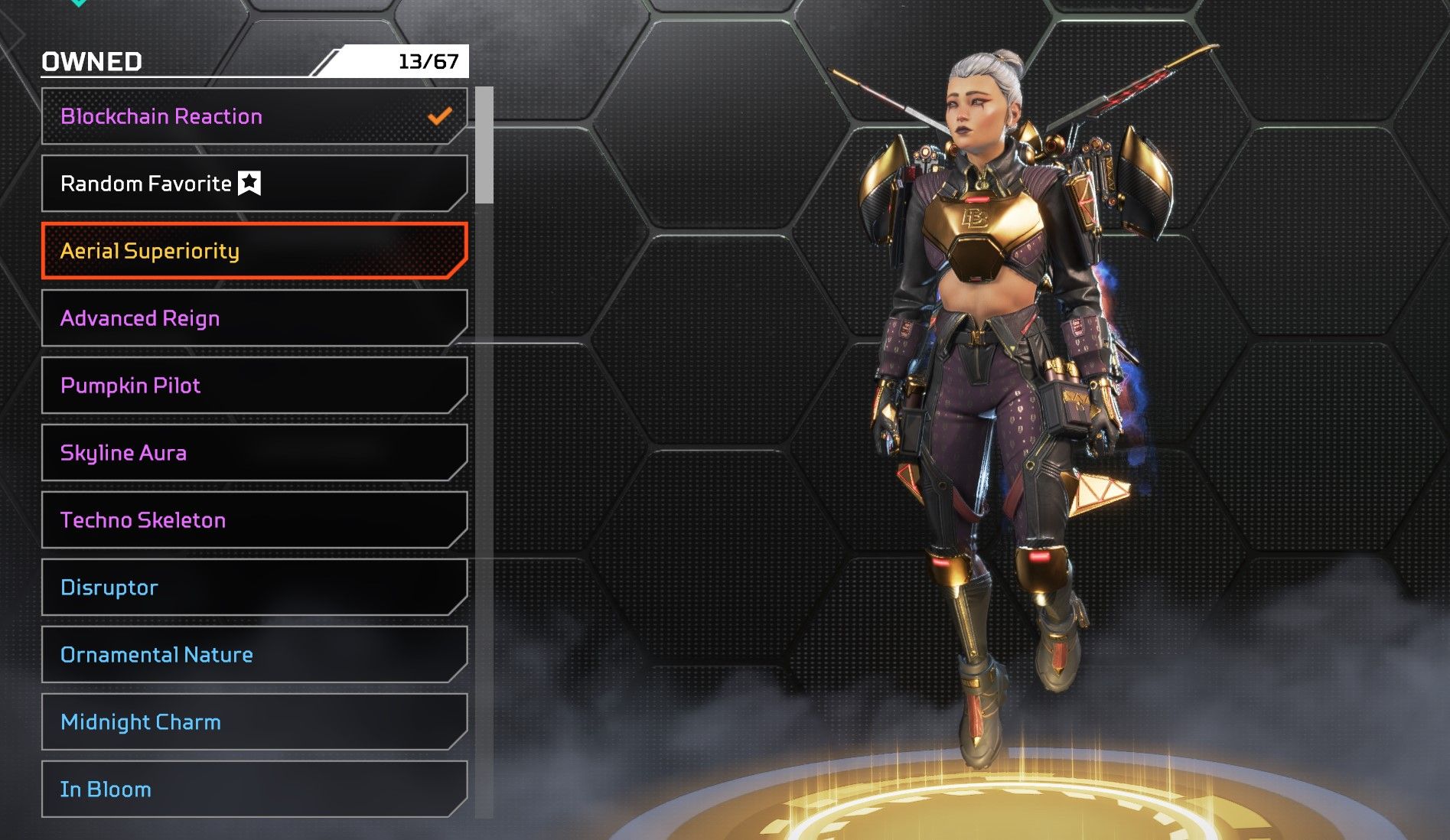The height and width of the screenshot is (840, 1450).
Task: Select the Disruptor skin
Action: (253, 588)
